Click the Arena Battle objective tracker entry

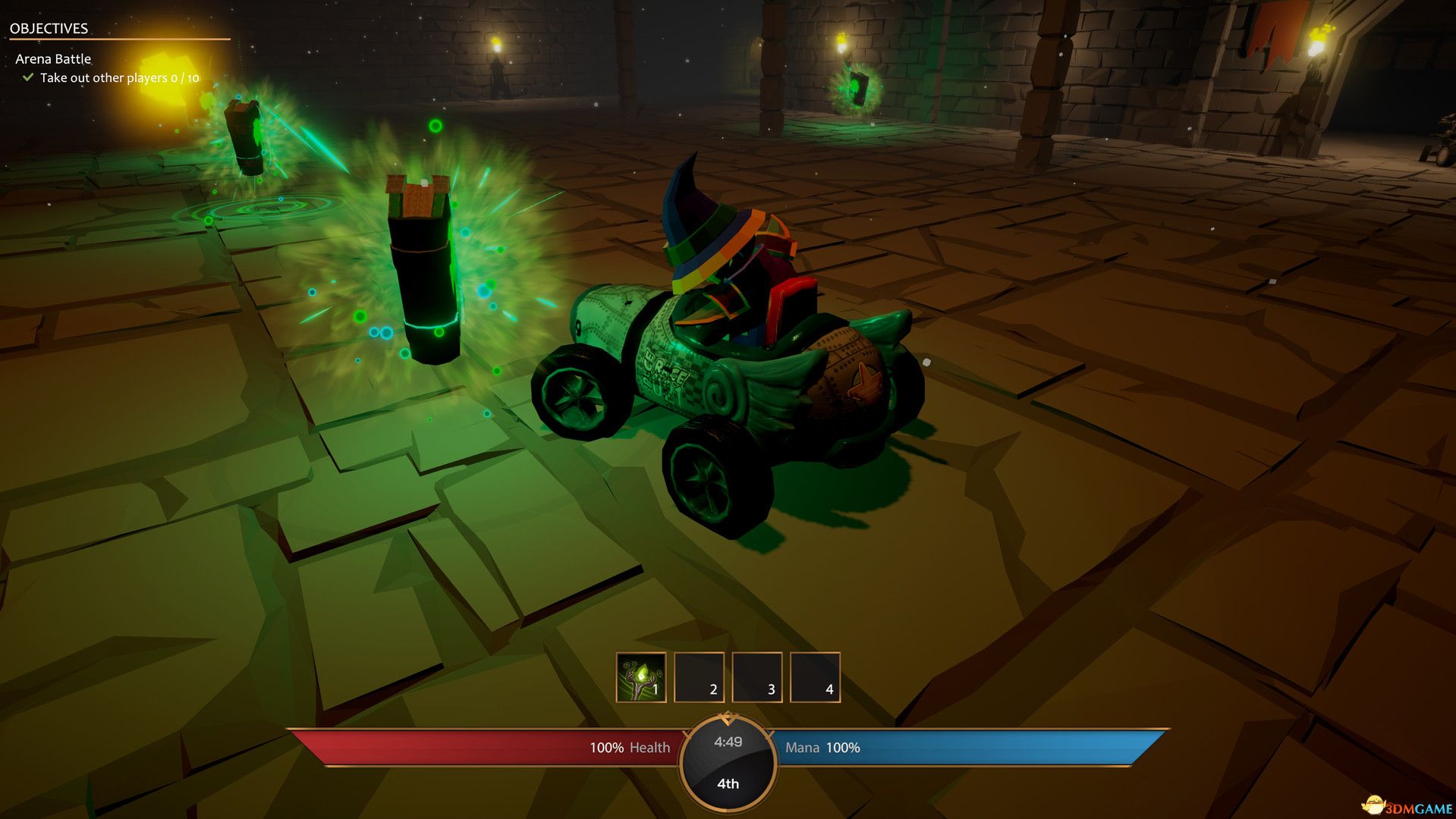pos(53,59)
